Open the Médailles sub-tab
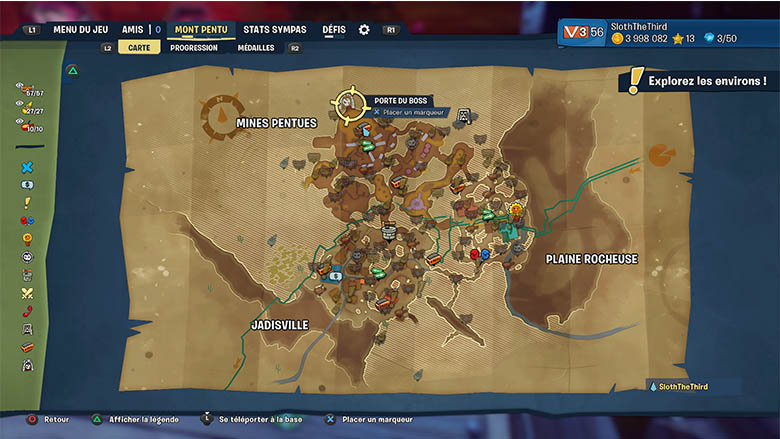The width and height of the screenshot is (780, 439). (x=256, y=47)
